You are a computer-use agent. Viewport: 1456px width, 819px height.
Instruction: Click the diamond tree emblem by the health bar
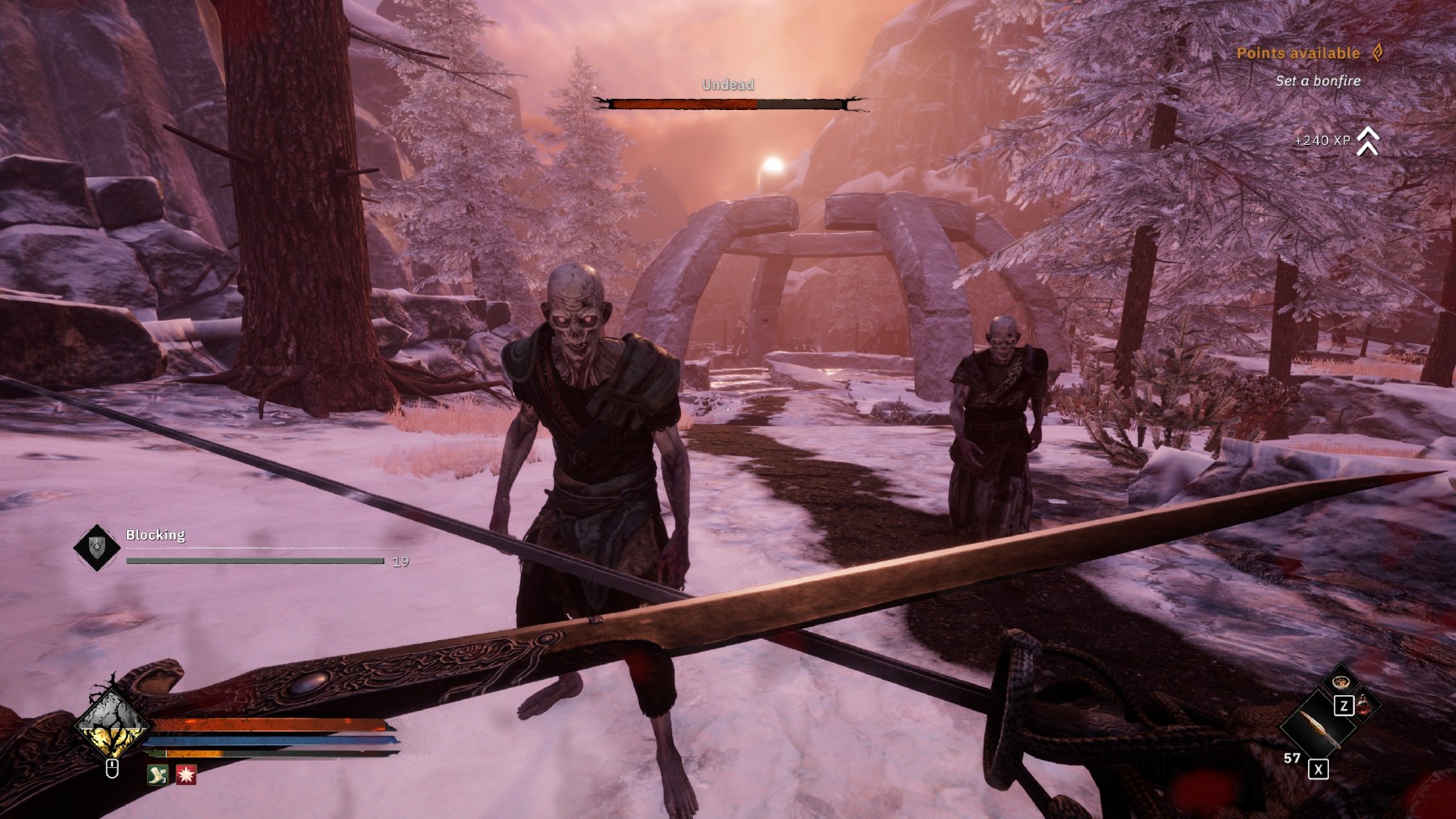point(112,723)
